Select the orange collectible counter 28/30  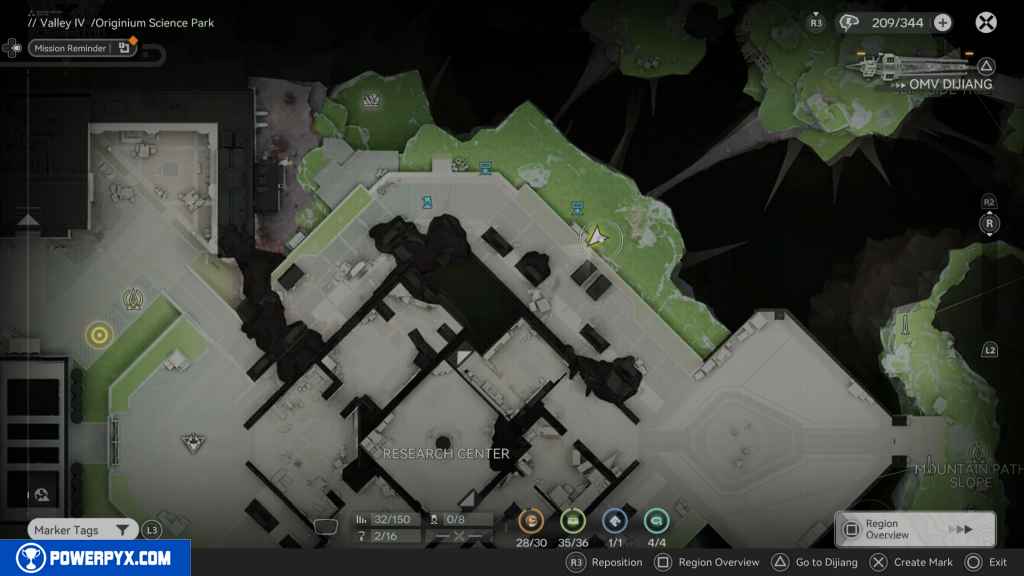(530, 520)
